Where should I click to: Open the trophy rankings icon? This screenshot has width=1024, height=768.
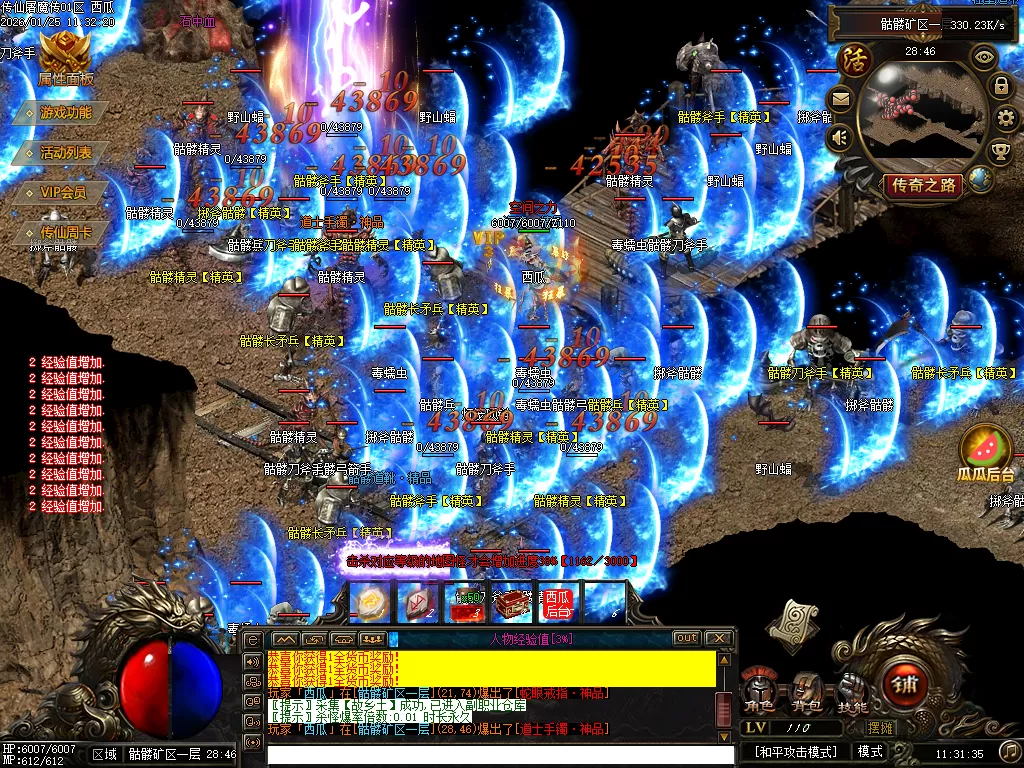click(x=999, y=151)
